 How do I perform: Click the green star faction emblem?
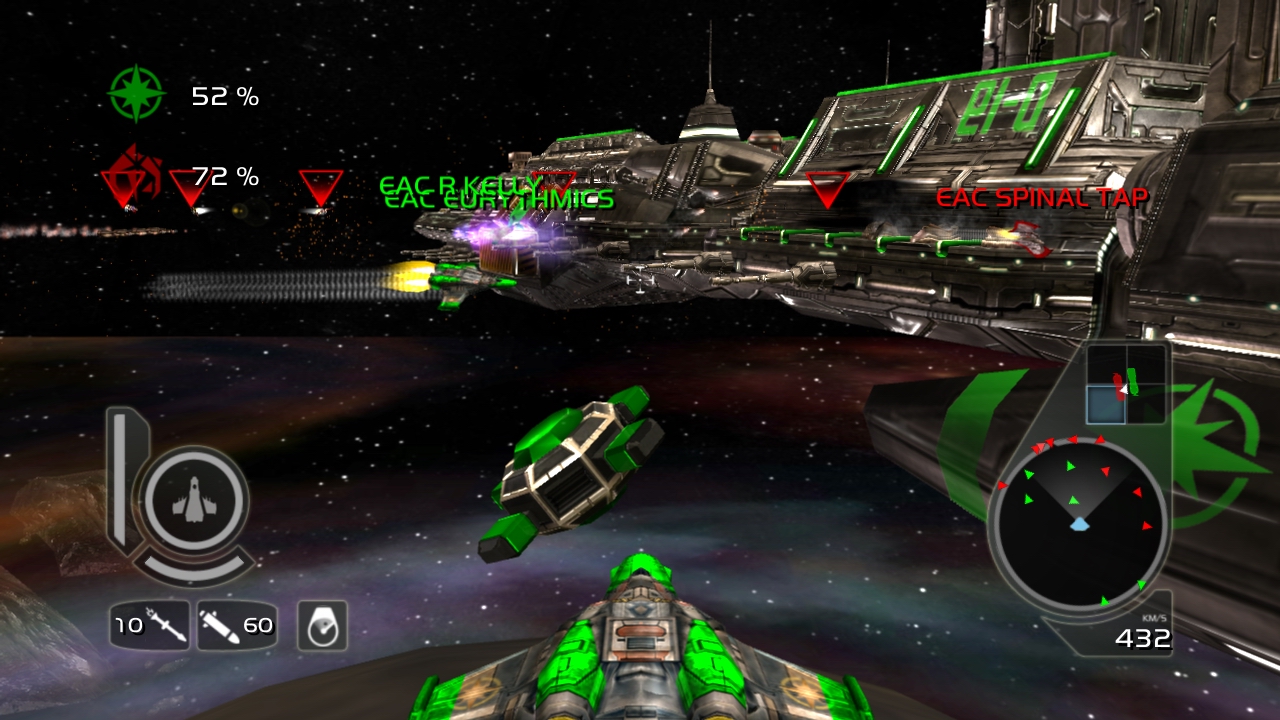(x=136, y=95)
